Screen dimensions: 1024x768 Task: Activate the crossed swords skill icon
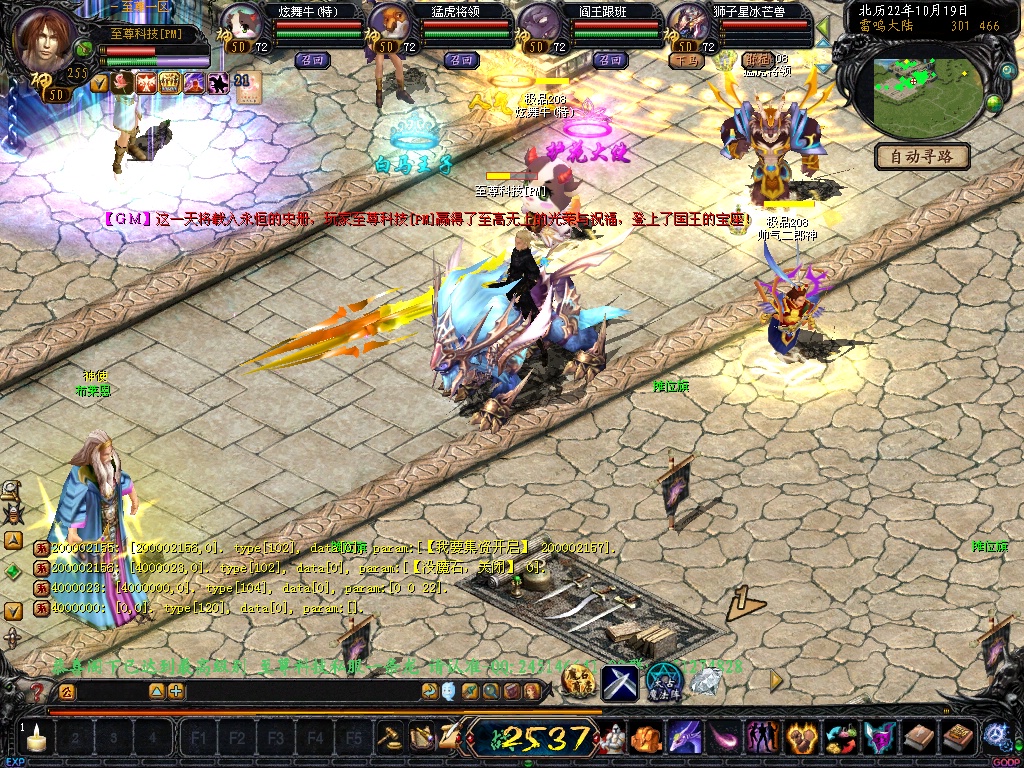(x=620, y=683)
